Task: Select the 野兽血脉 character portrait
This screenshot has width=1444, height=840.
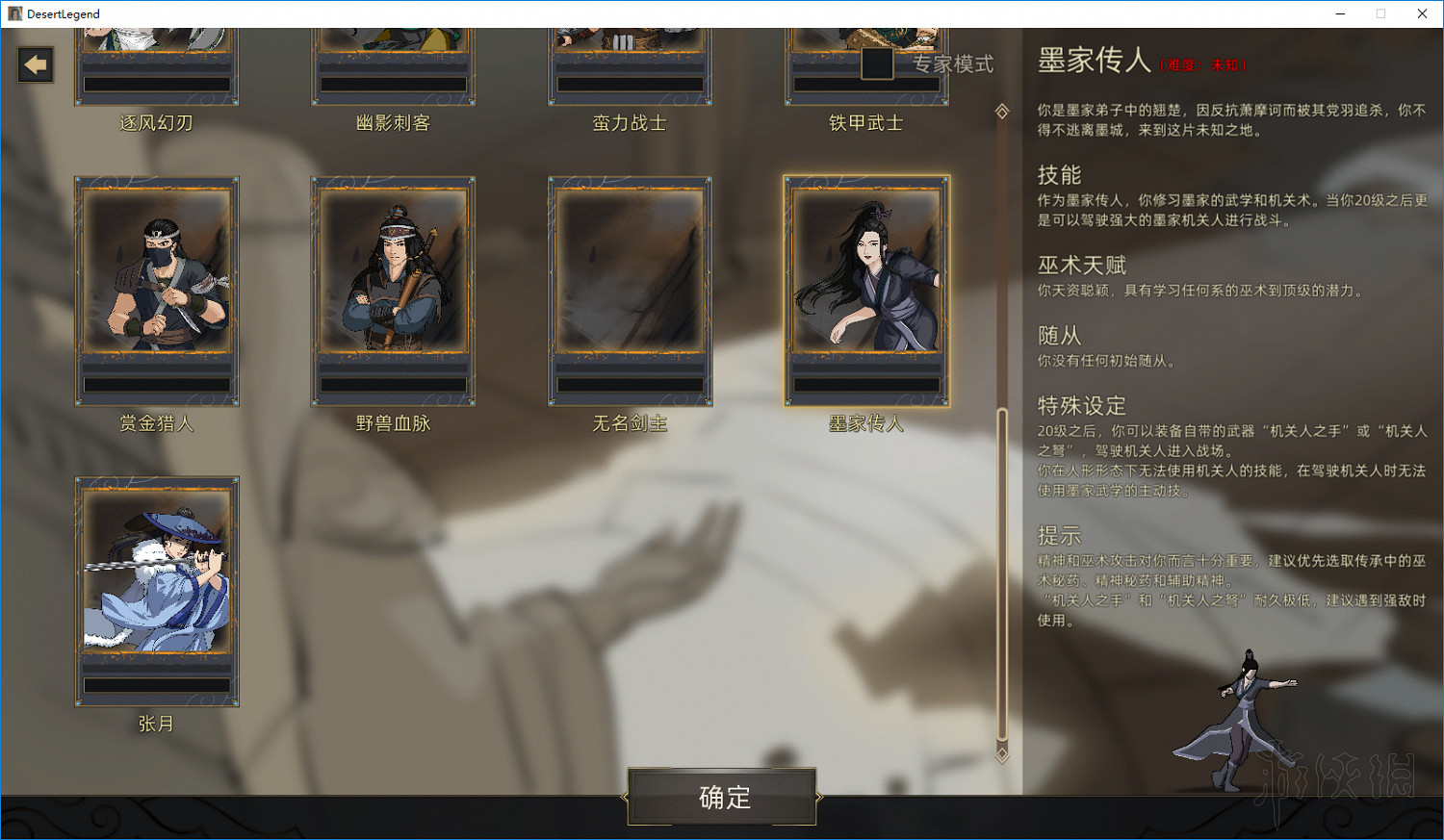Action: 393,291
